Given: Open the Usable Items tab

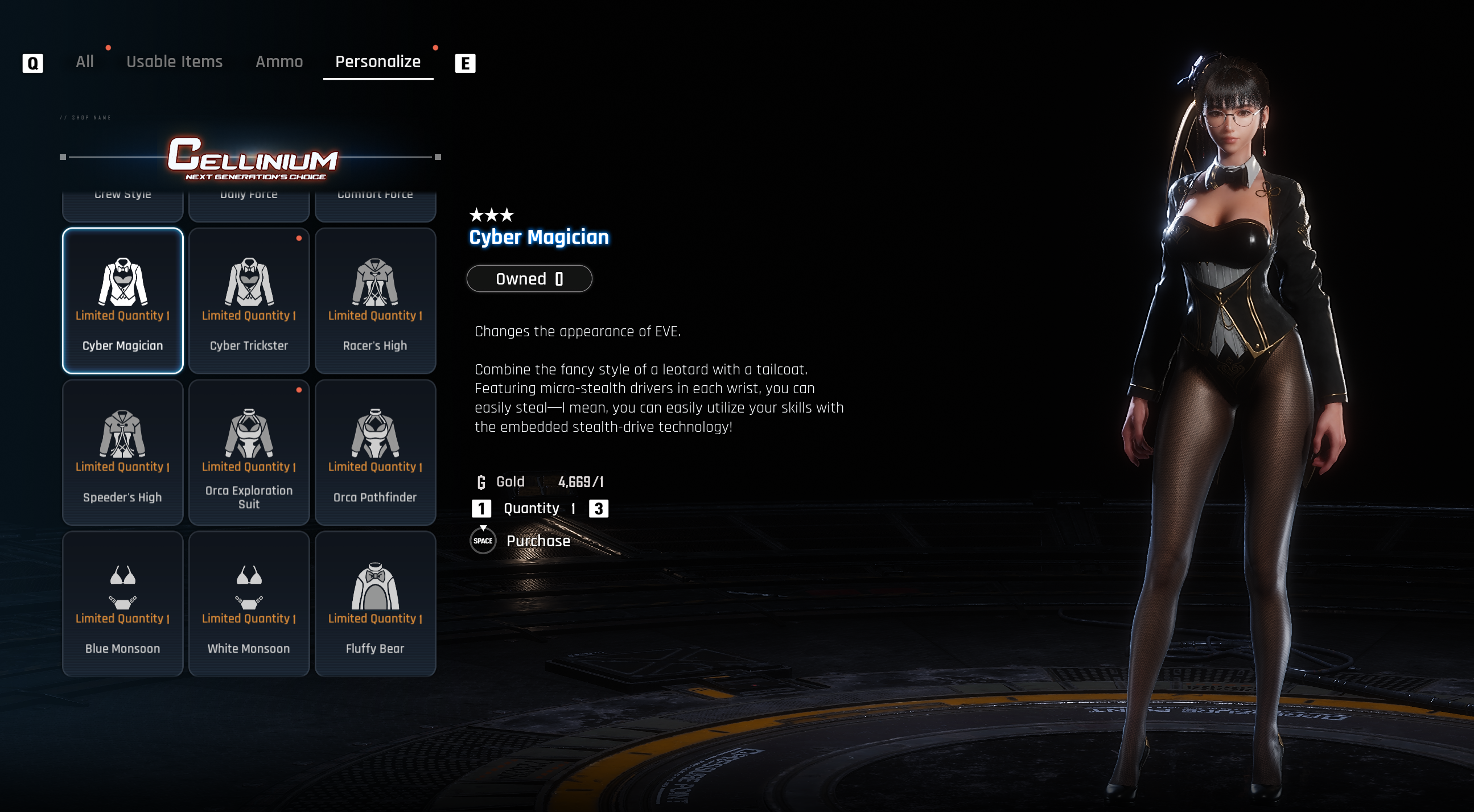Looking at the screenshot, I should tap(174, 62).
